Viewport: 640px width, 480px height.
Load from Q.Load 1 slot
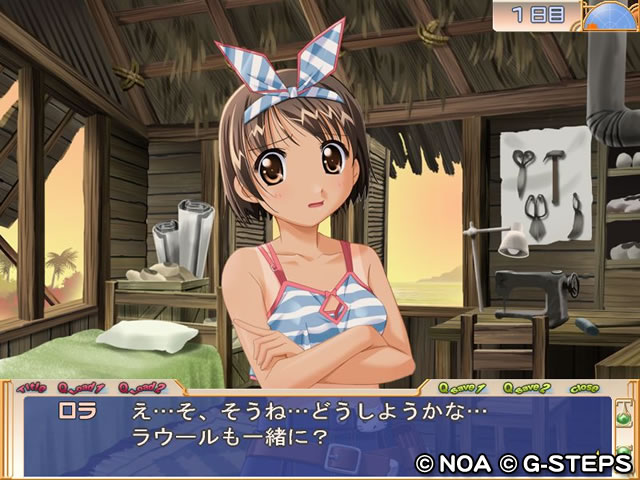(x=81, y=386)
